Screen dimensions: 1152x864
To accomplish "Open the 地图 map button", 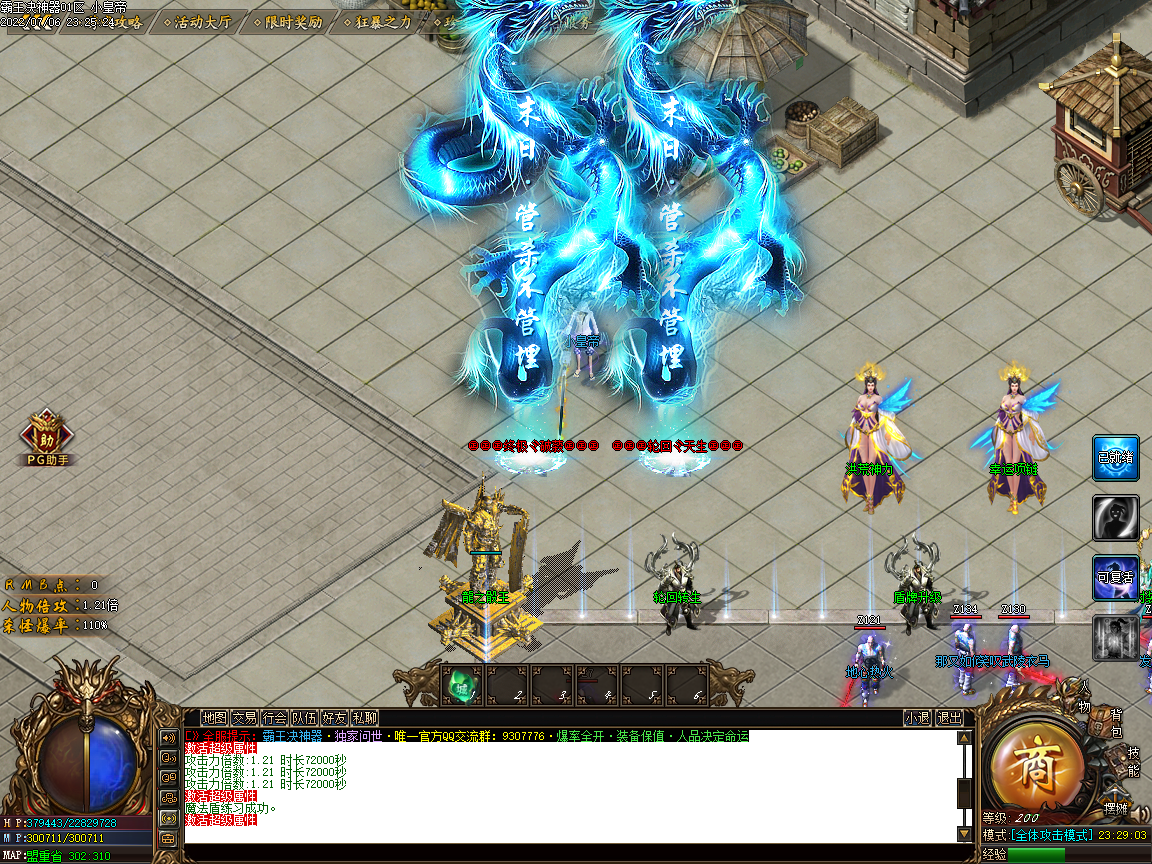I will point(215,718).
